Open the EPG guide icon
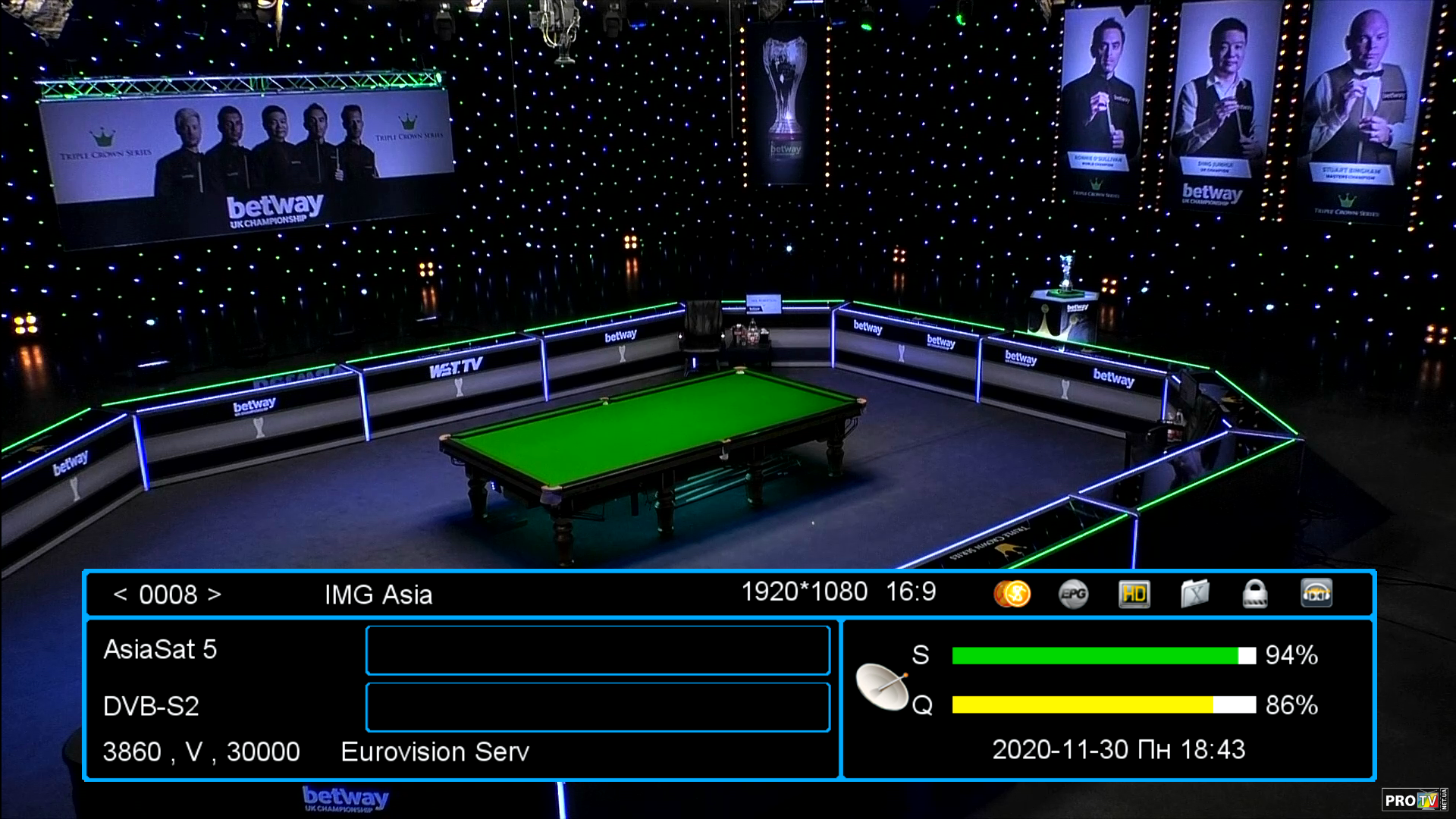Image resolution: width=1456 pixels, height=819 pixels. click(1073, 594)
